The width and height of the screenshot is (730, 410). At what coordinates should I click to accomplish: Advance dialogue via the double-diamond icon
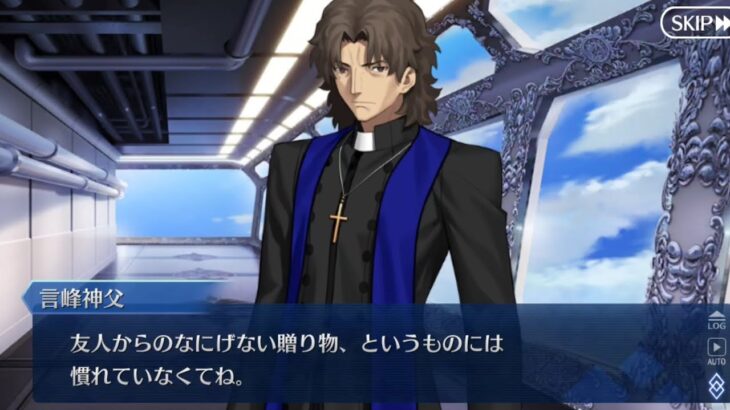[716, 386]
